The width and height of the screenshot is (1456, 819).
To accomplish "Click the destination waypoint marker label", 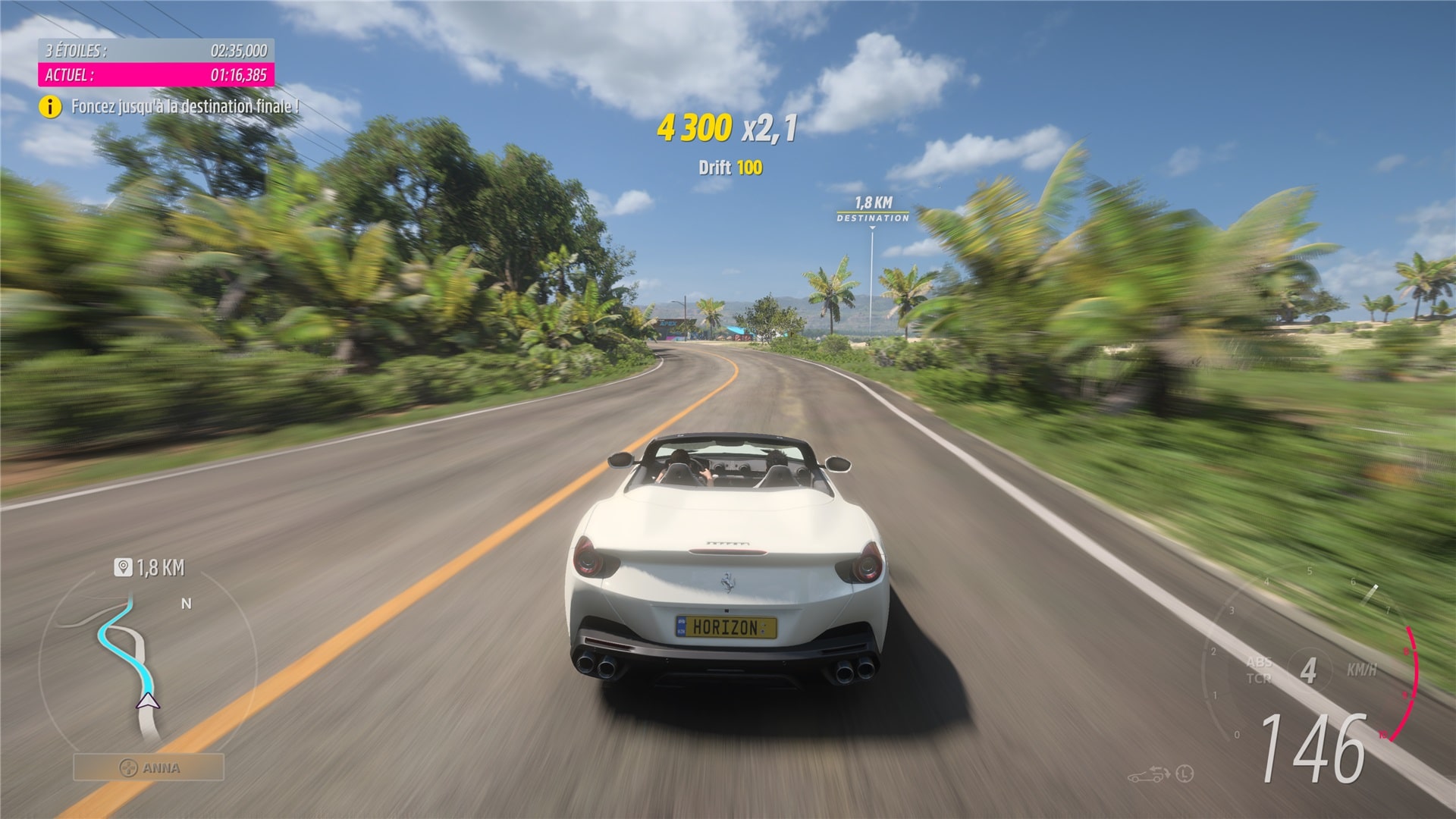I will point(873,209).
